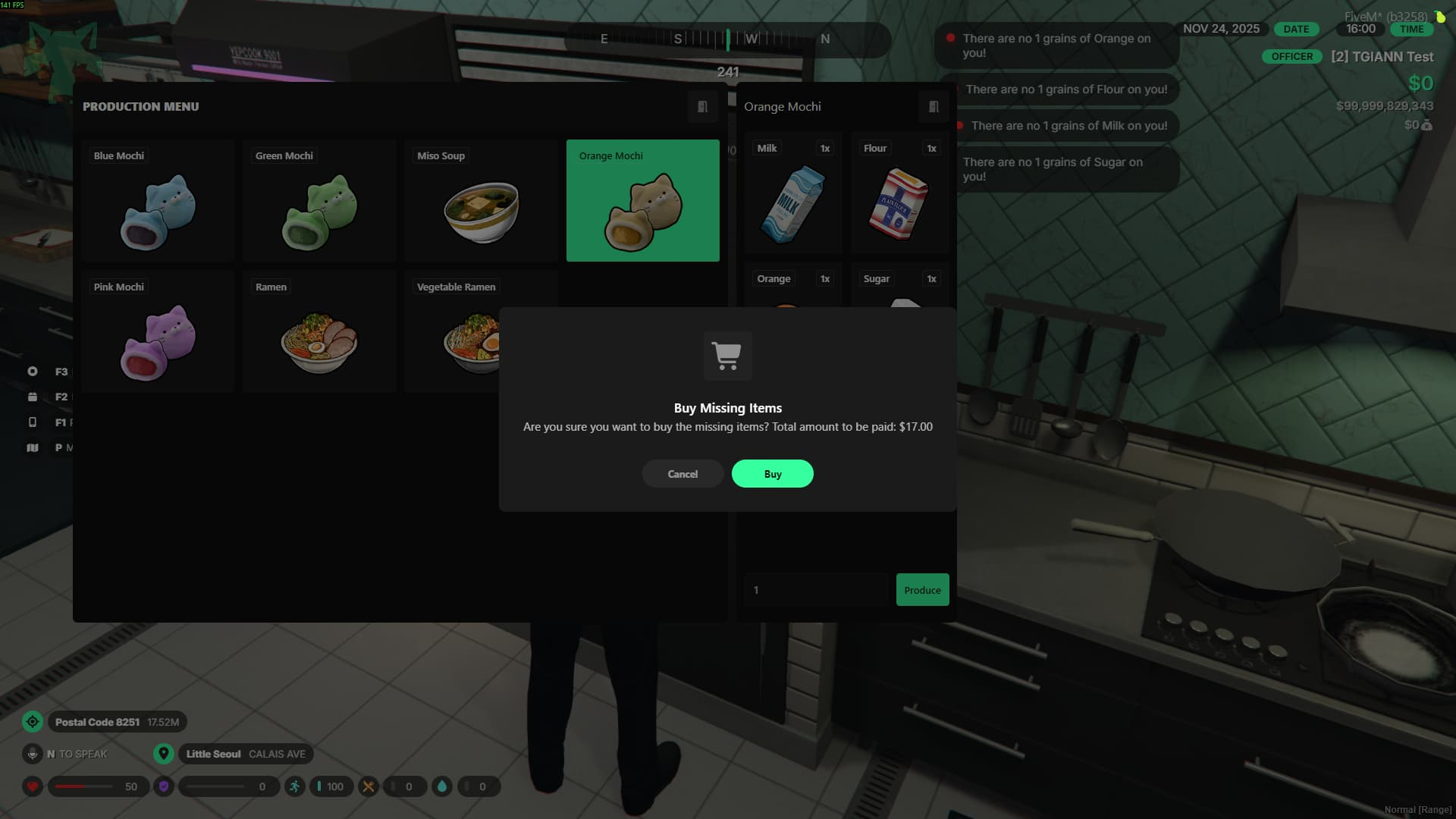Select the Ramen recipe tile
Viewport: 1456px width, 819px height.
319,331
